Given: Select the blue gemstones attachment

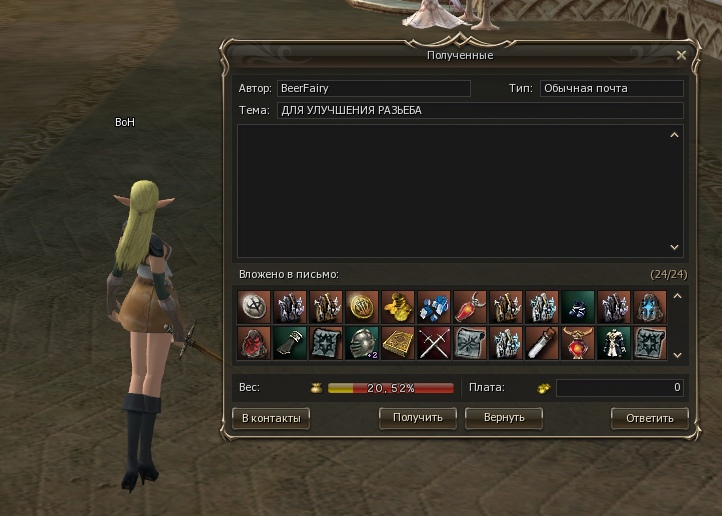Looking at the screenshot, I should 434,306.
